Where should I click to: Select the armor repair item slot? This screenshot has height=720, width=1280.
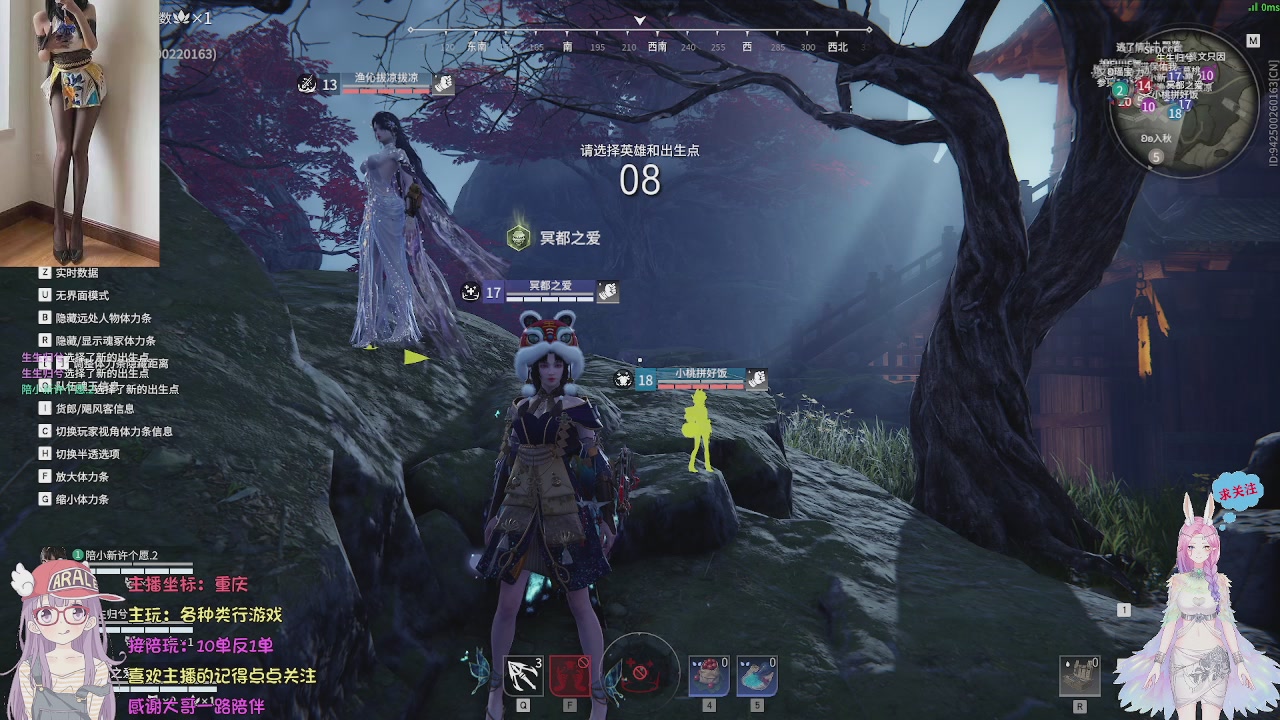(1080, 676)
